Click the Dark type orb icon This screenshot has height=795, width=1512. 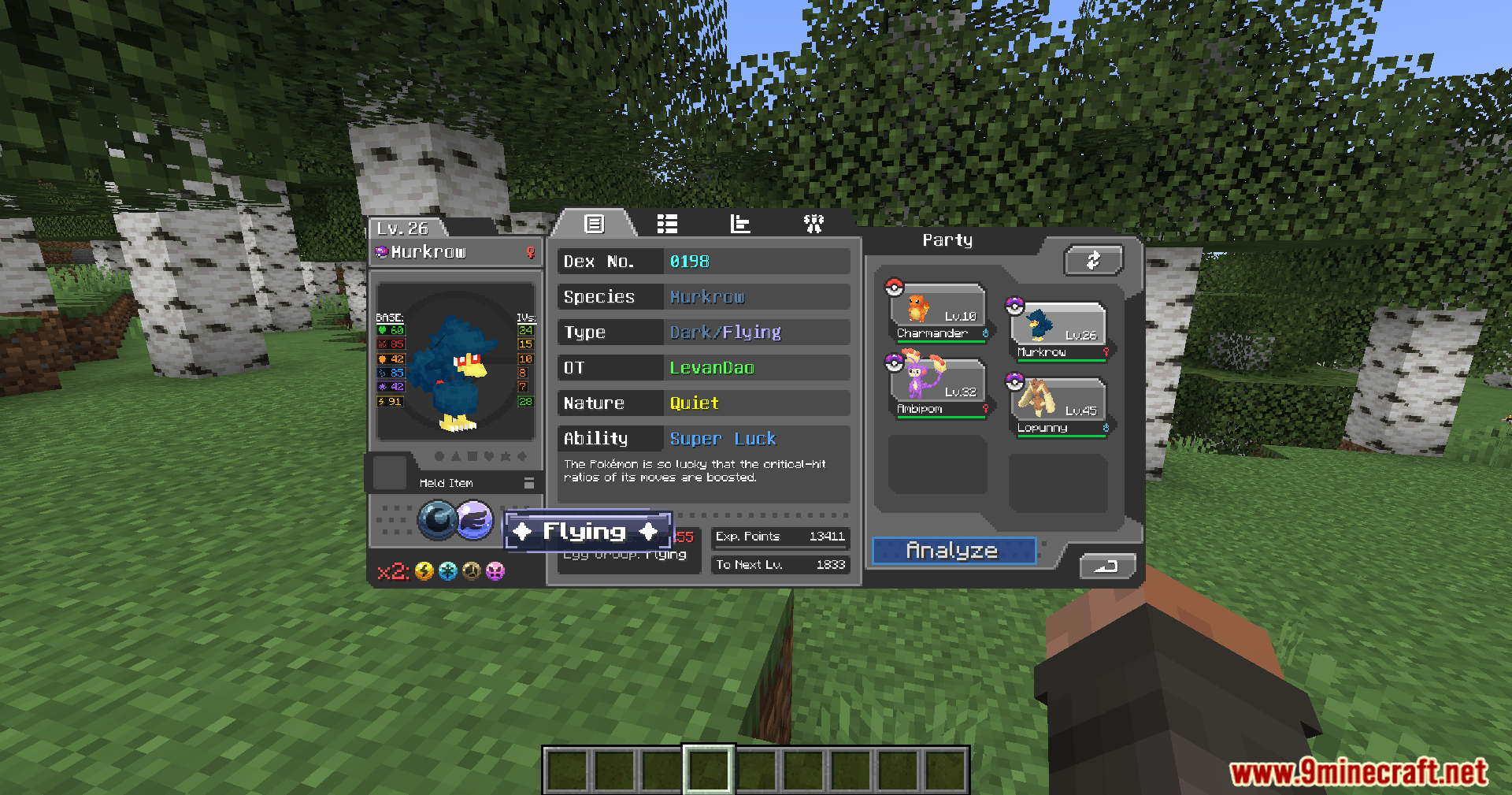[x=437, y=520]
